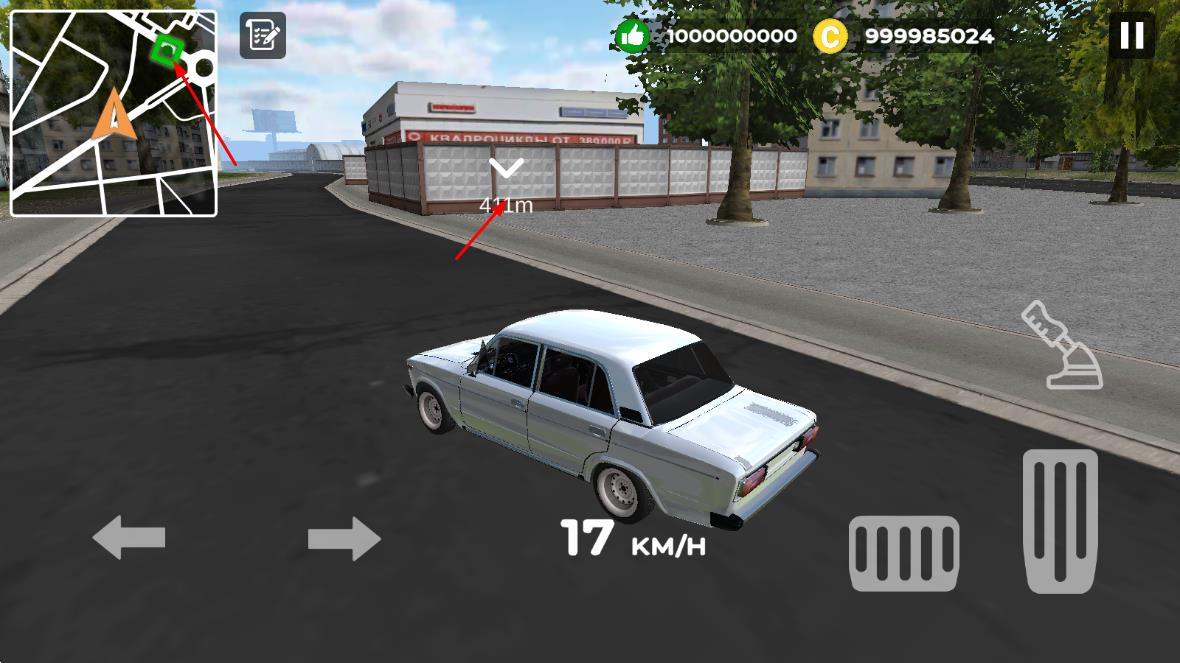Steer left with the left arrow
The image size is (1180, 663).
[129, 538]
